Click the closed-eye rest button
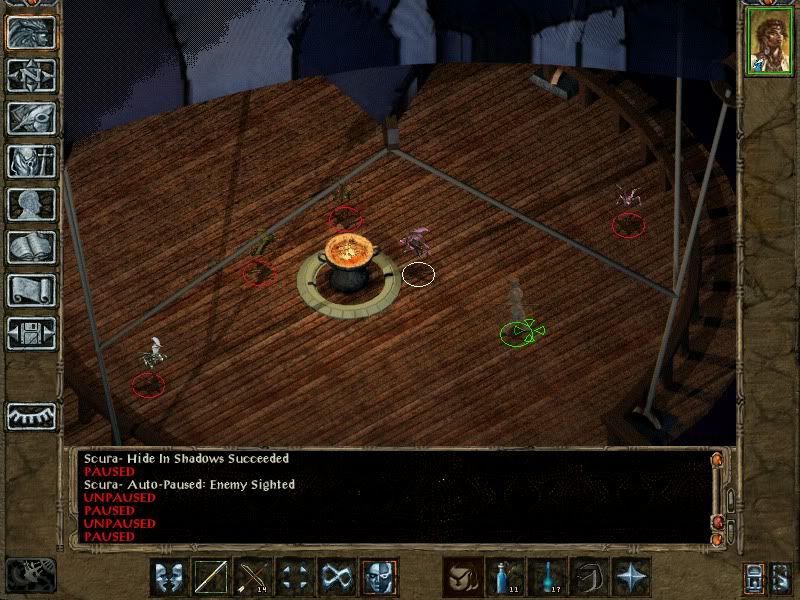The width and height of the screenshot is (800, 600). [x=31, y=413]
